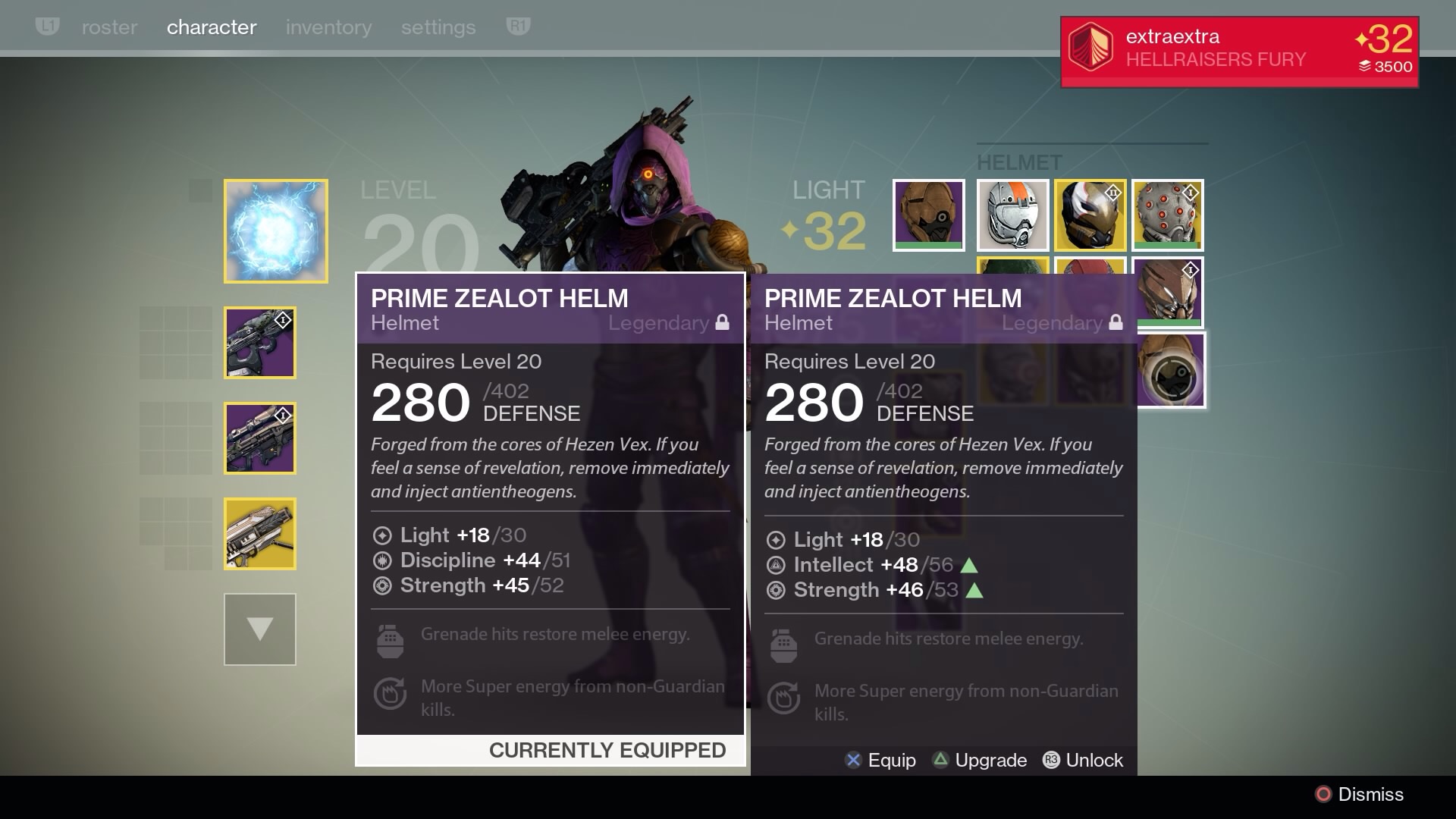Open the roster tab
Screen dimensions: 1456x819
tap(109, 27)
